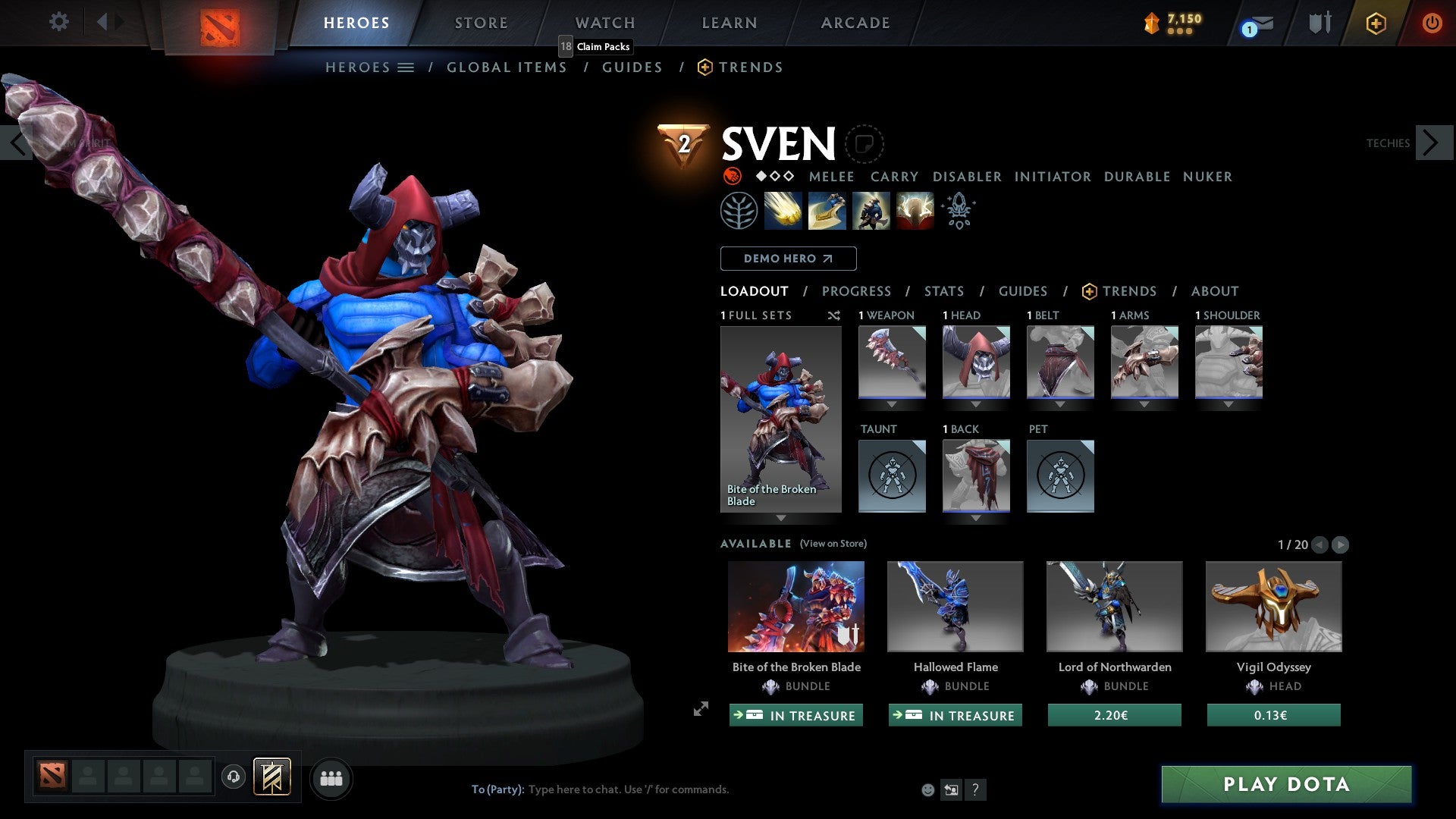Viewport: 1456px width, 819px height.
Task: Enable voice chat with the headset icon
Action: (234, 778)
